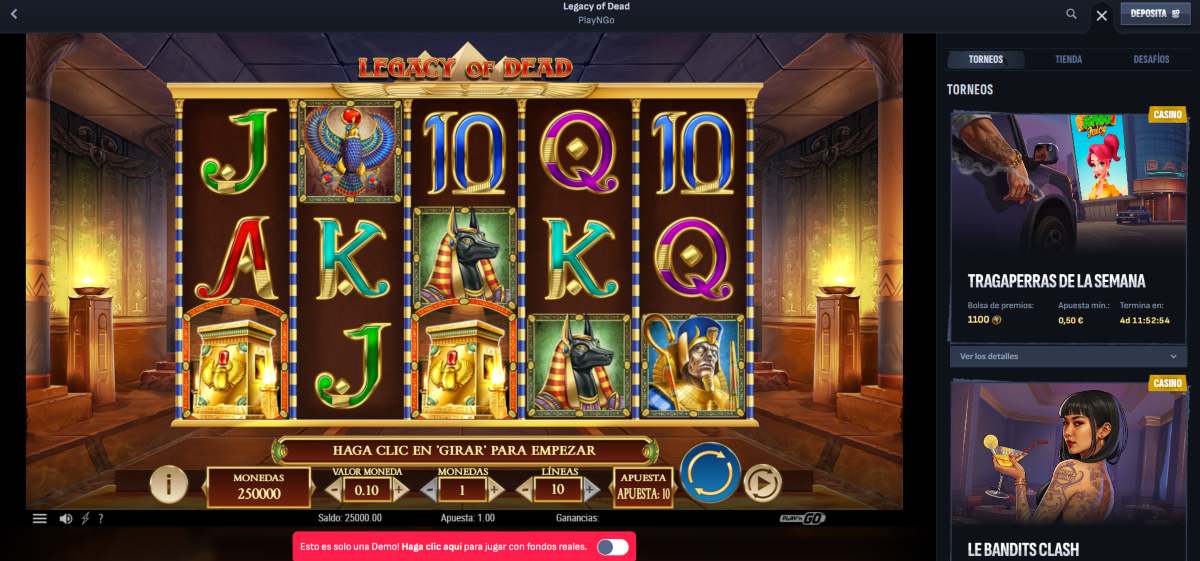Switch to the Tienda tab
1200x561 pixels.
point(1068,60)
